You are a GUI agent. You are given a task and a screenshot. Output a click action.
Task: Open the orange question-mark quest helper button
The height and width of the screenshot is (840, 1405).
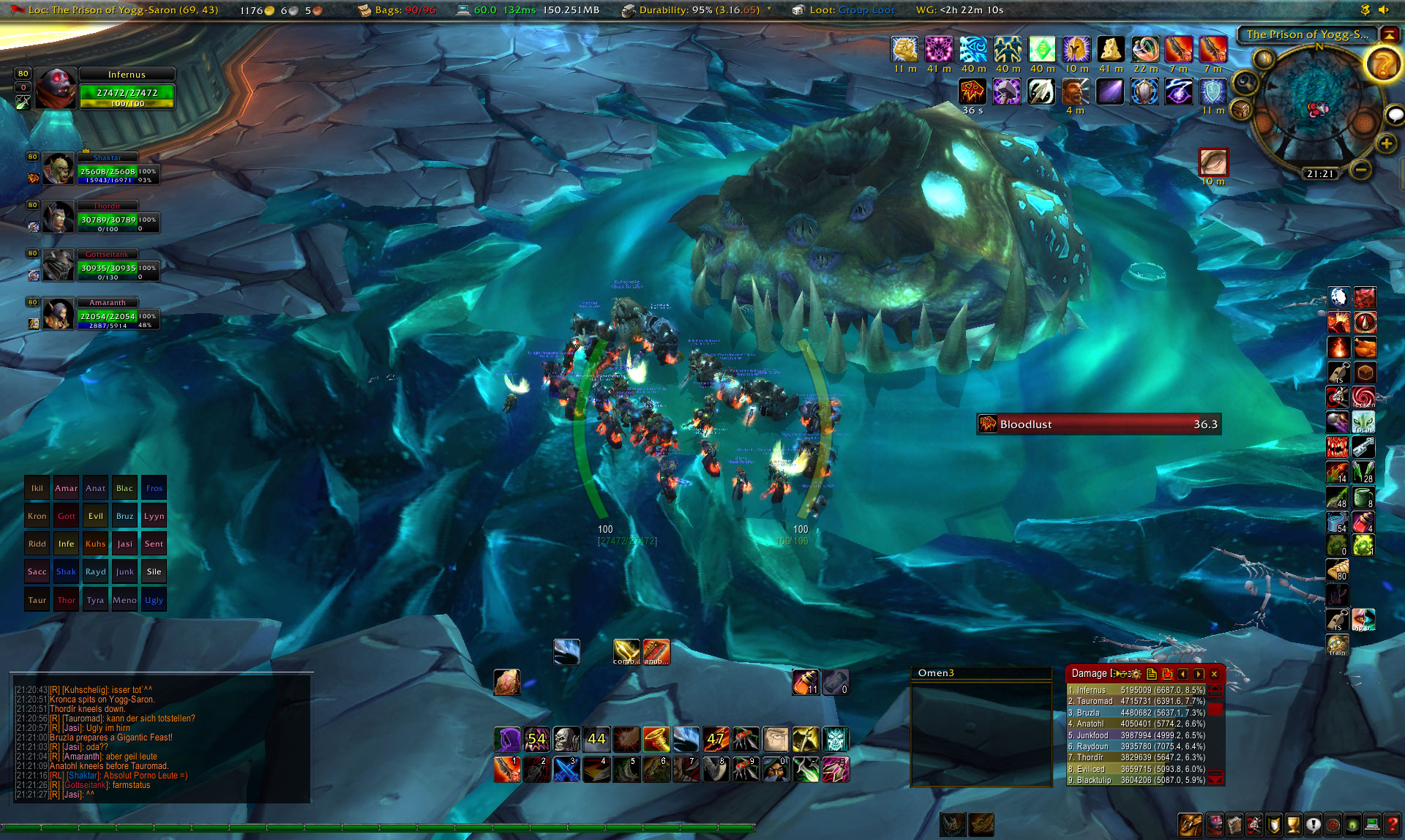click(x=1382, y=66)
